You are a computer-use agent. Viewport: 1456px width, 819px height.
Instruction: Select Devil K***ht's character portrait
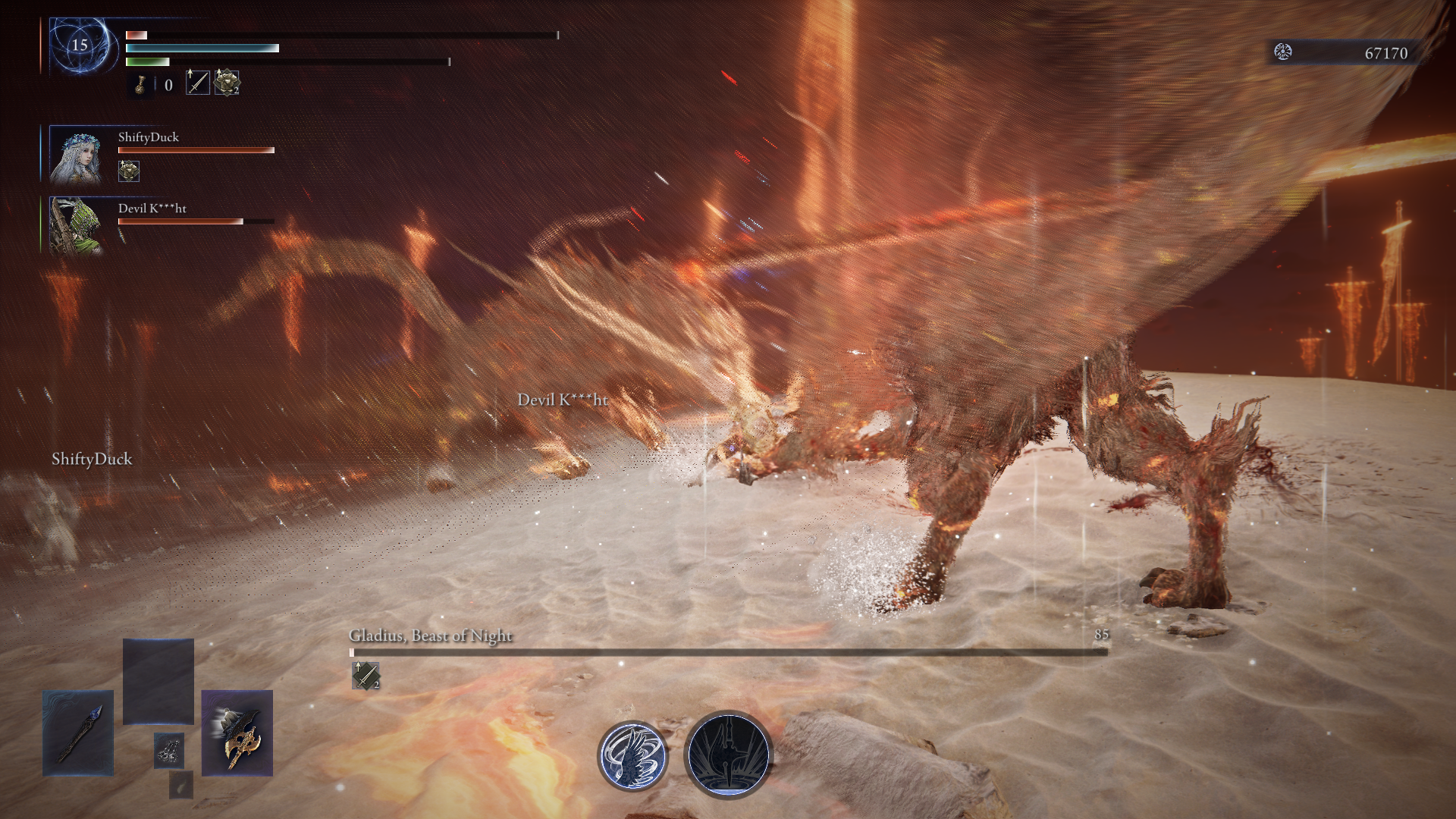click(x=76, y=225)
